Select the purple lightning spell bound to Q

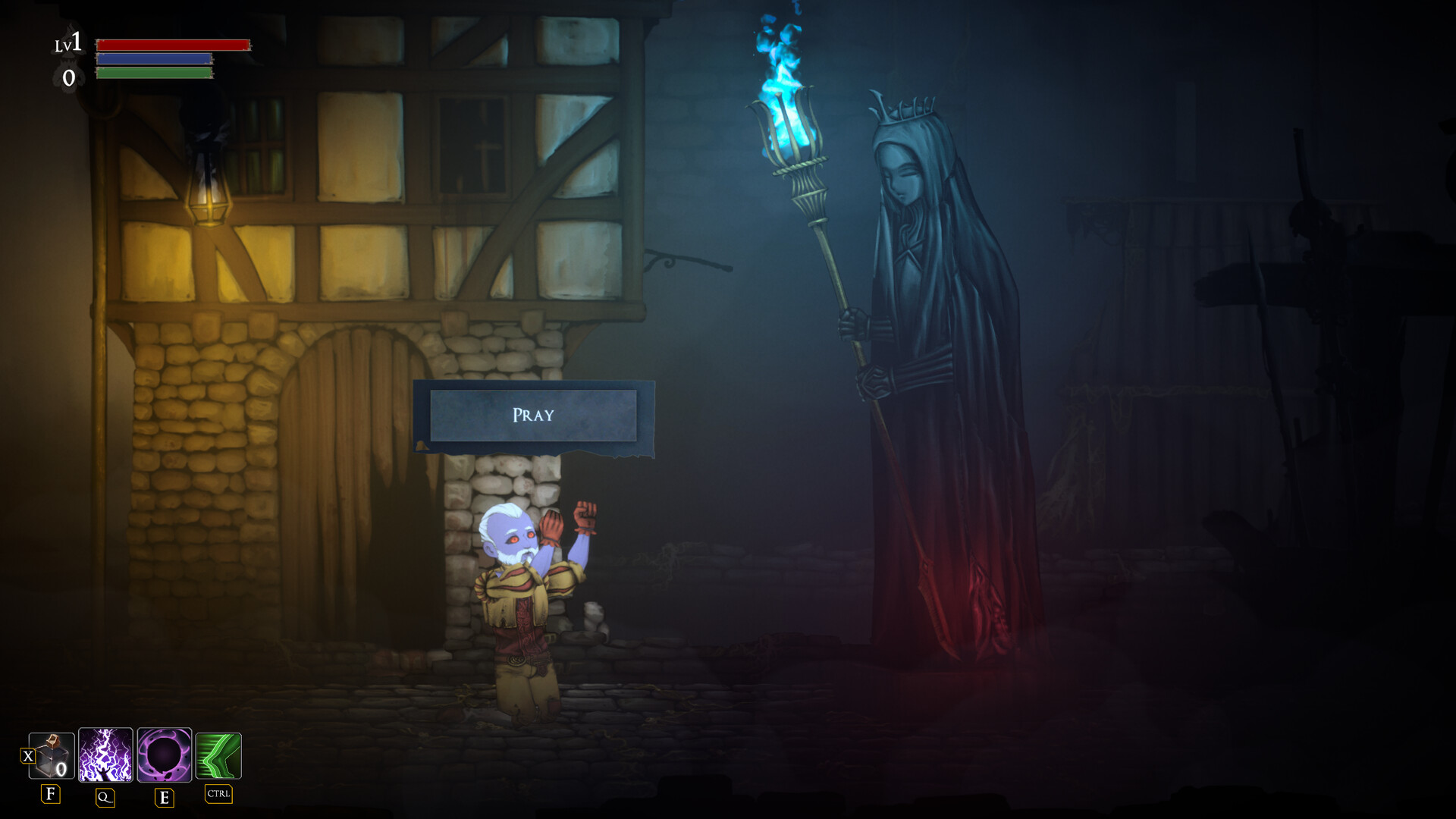click(x=105, y=755)
